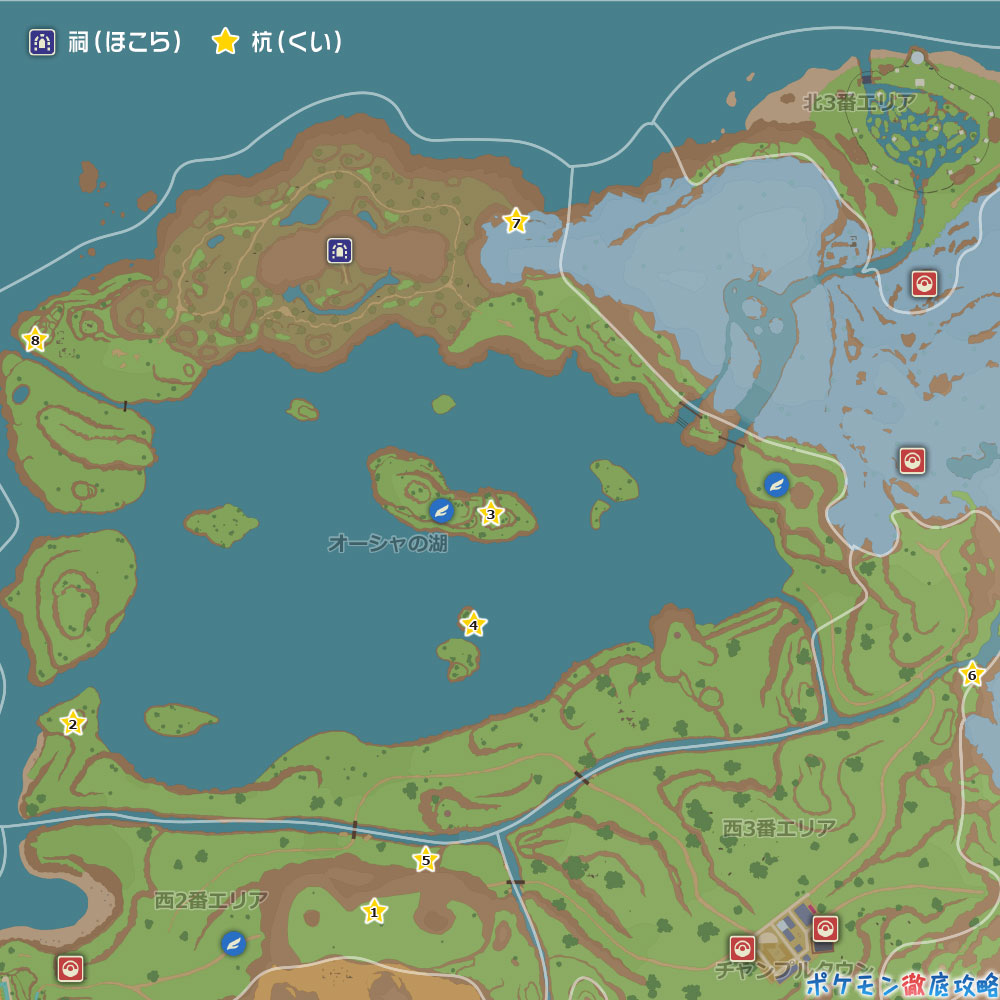Choose stake marker number 4

[474, 625]
